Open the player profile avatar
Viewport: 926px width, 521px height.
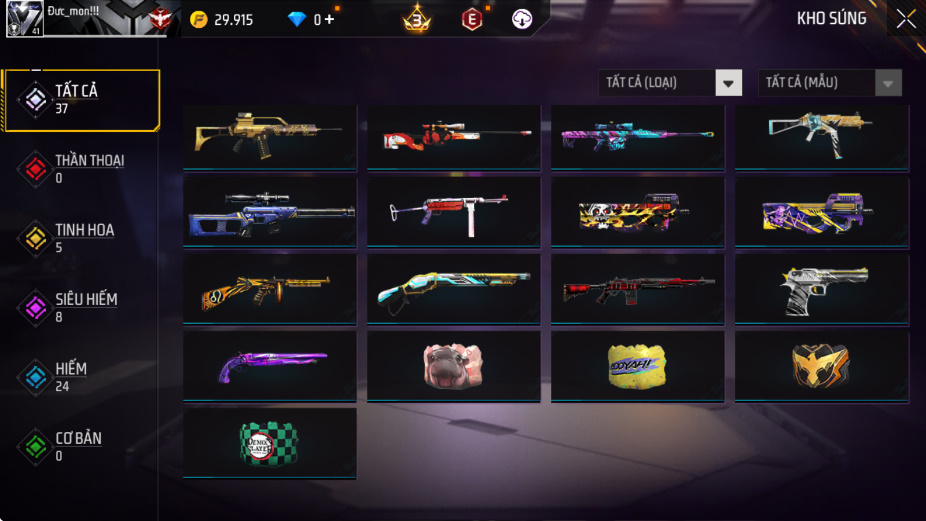coord(24,19)
